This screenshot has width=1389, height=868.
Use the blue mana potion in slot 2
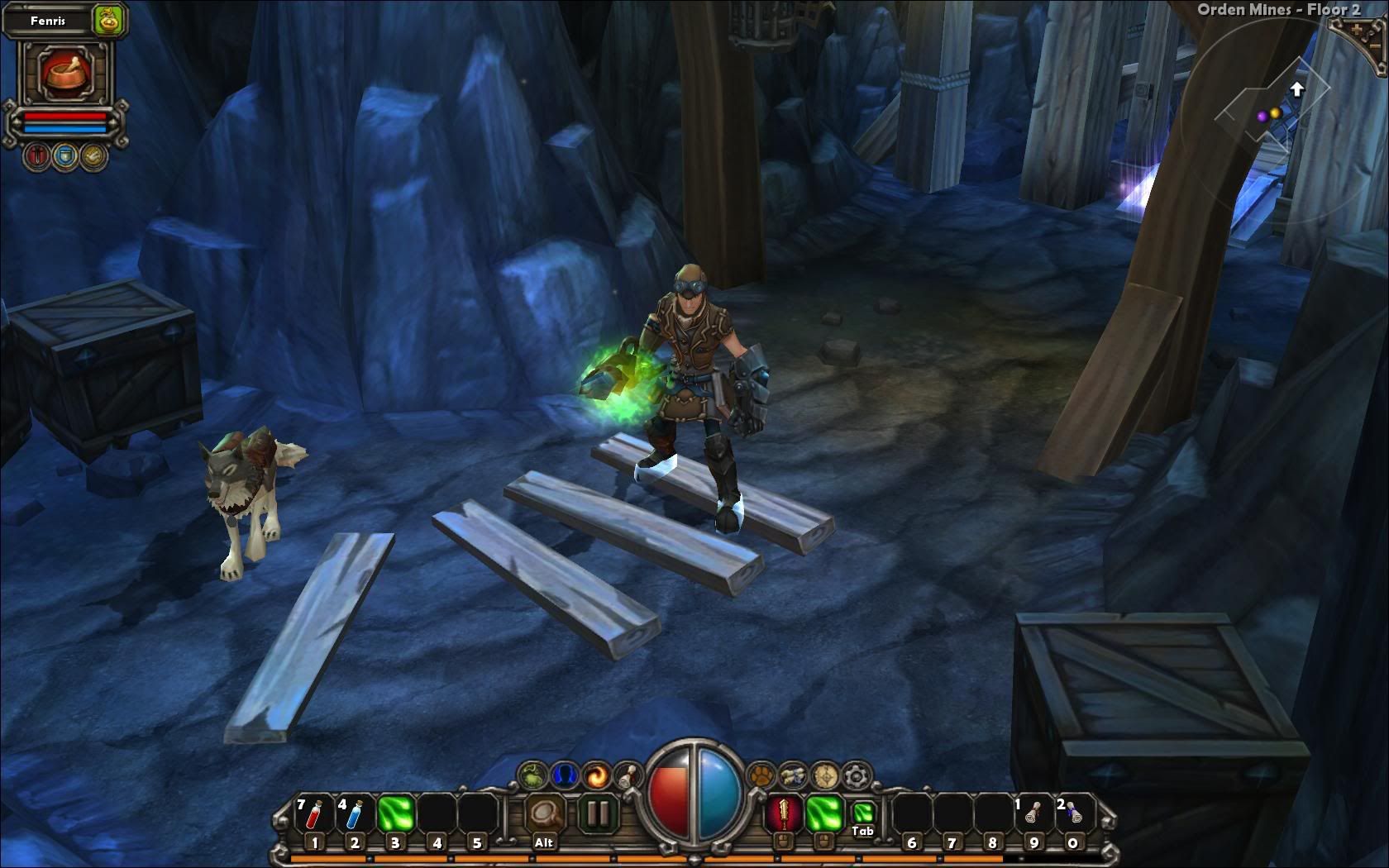point(354,814)
